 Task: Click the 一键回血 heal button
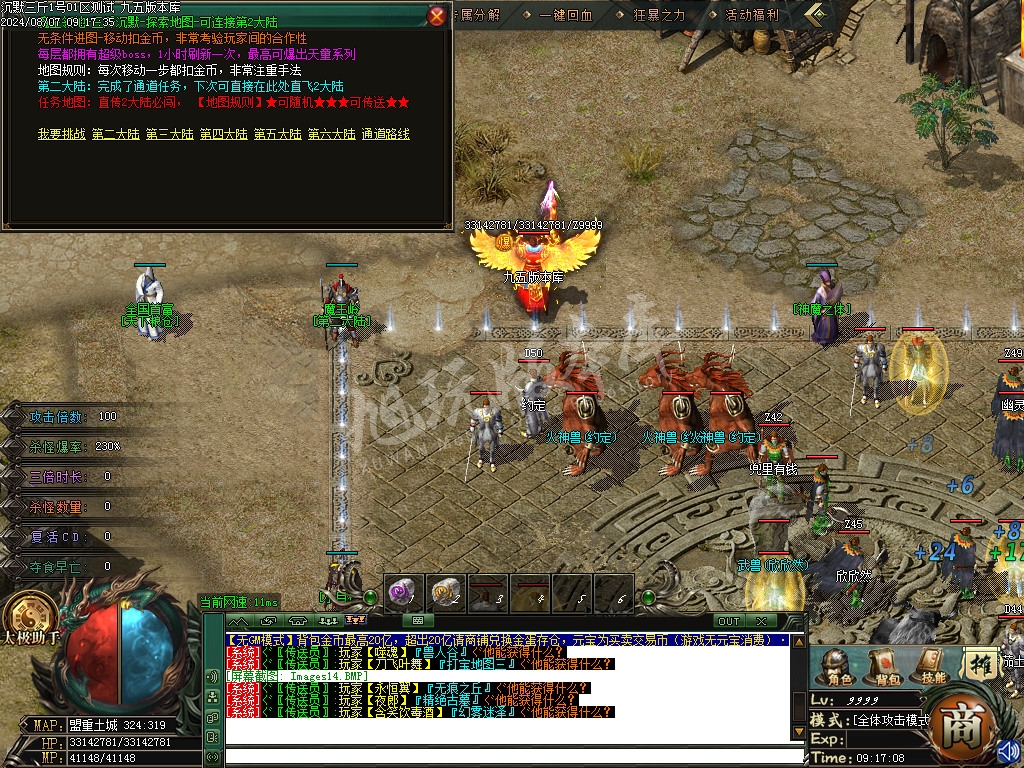pyautogui.click(x=566, y=15)
